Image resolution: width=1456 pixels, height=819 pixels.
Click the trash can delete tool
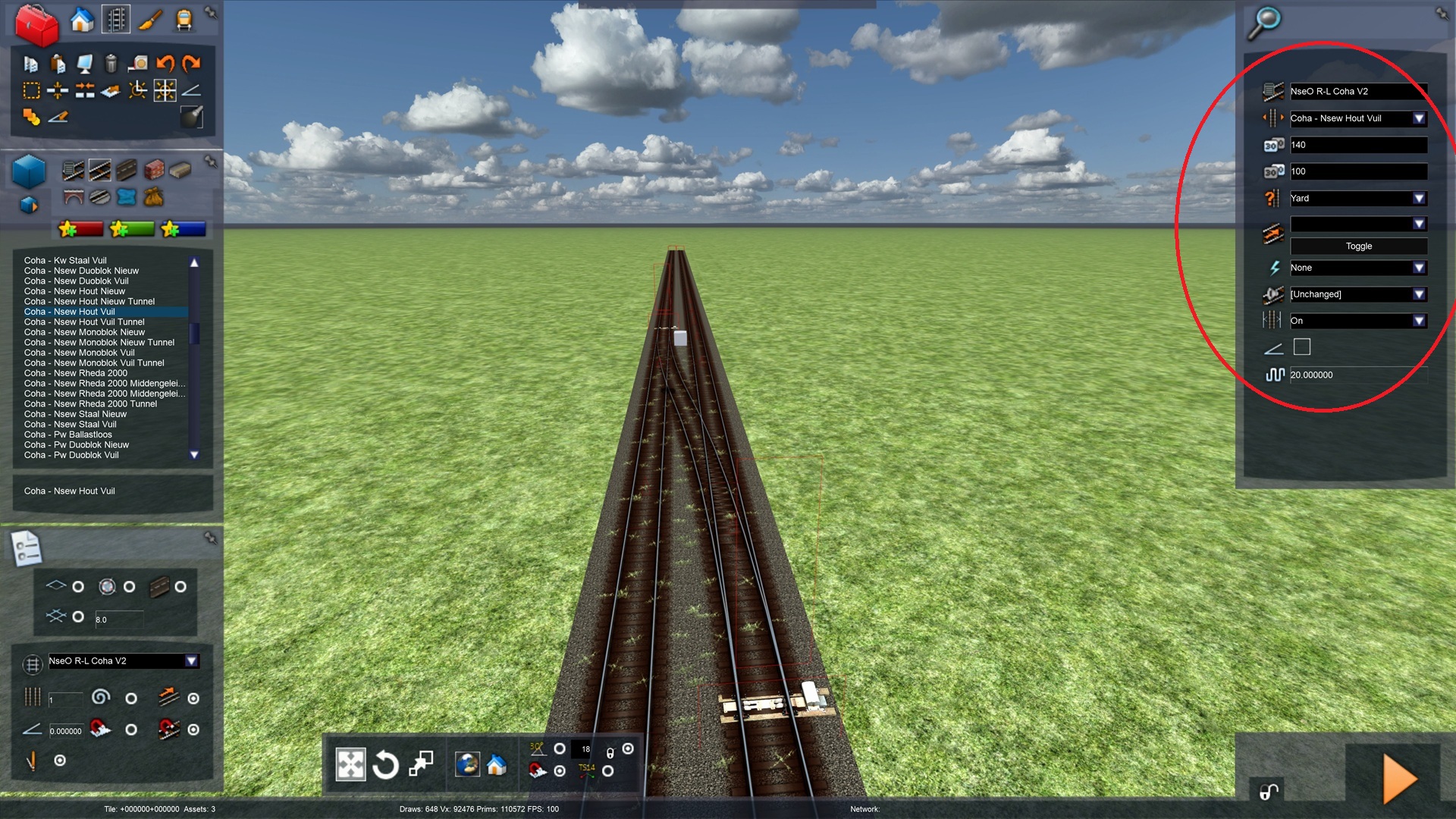point(111,64)
